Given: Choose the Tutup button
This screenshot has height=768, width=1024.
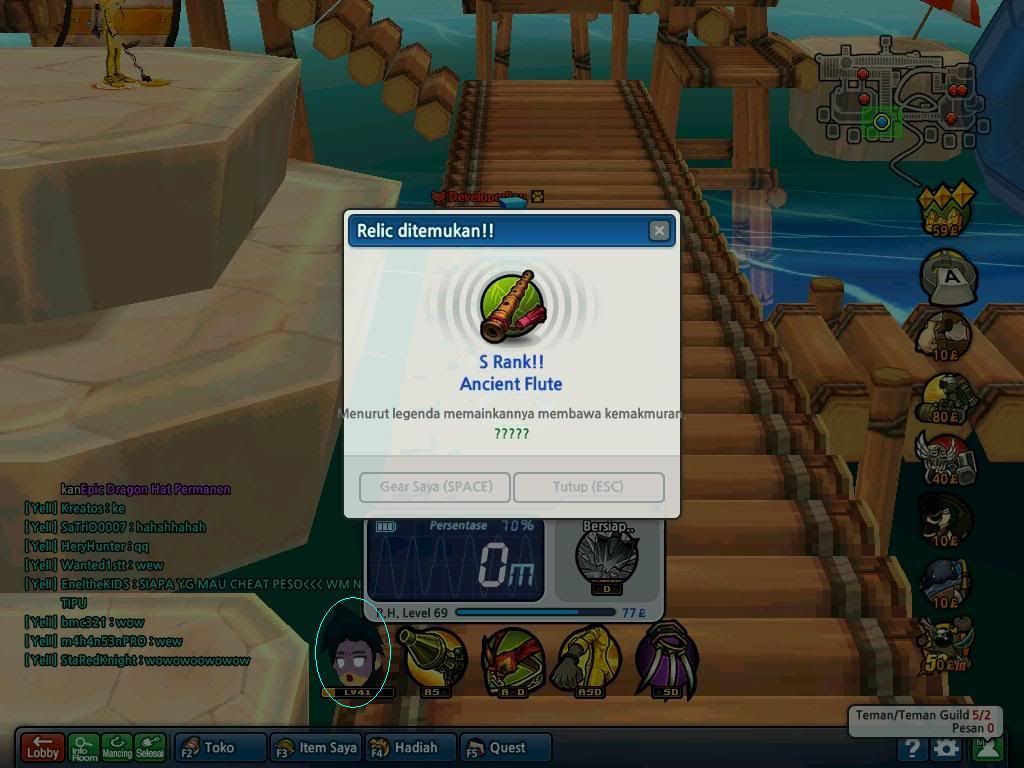Looking at the screenshot, I should coord(588,487).
